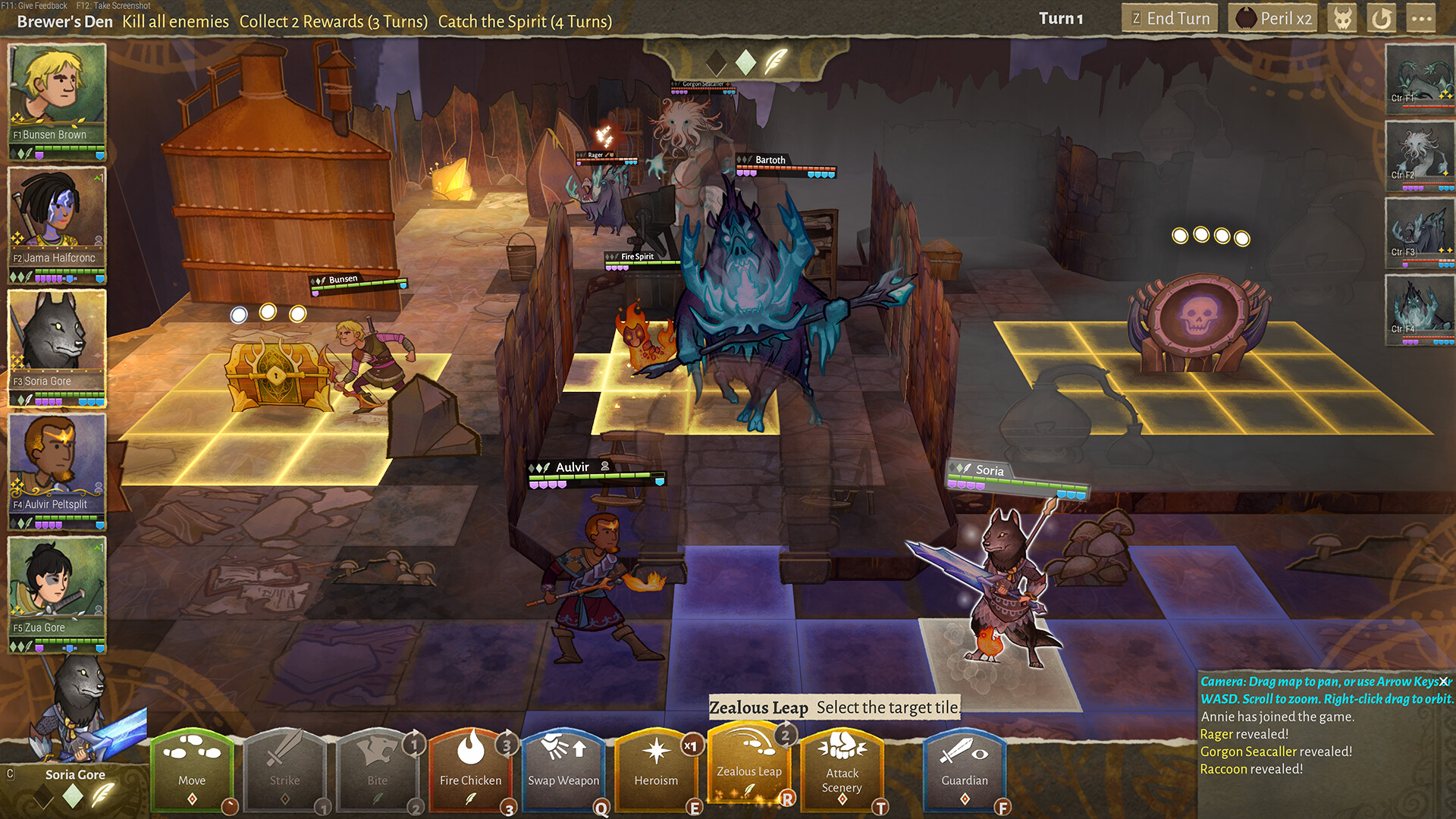Click the restart arrow icon near Peril
Screen dimensions: 1456x819
click(x=1382, y=18)
